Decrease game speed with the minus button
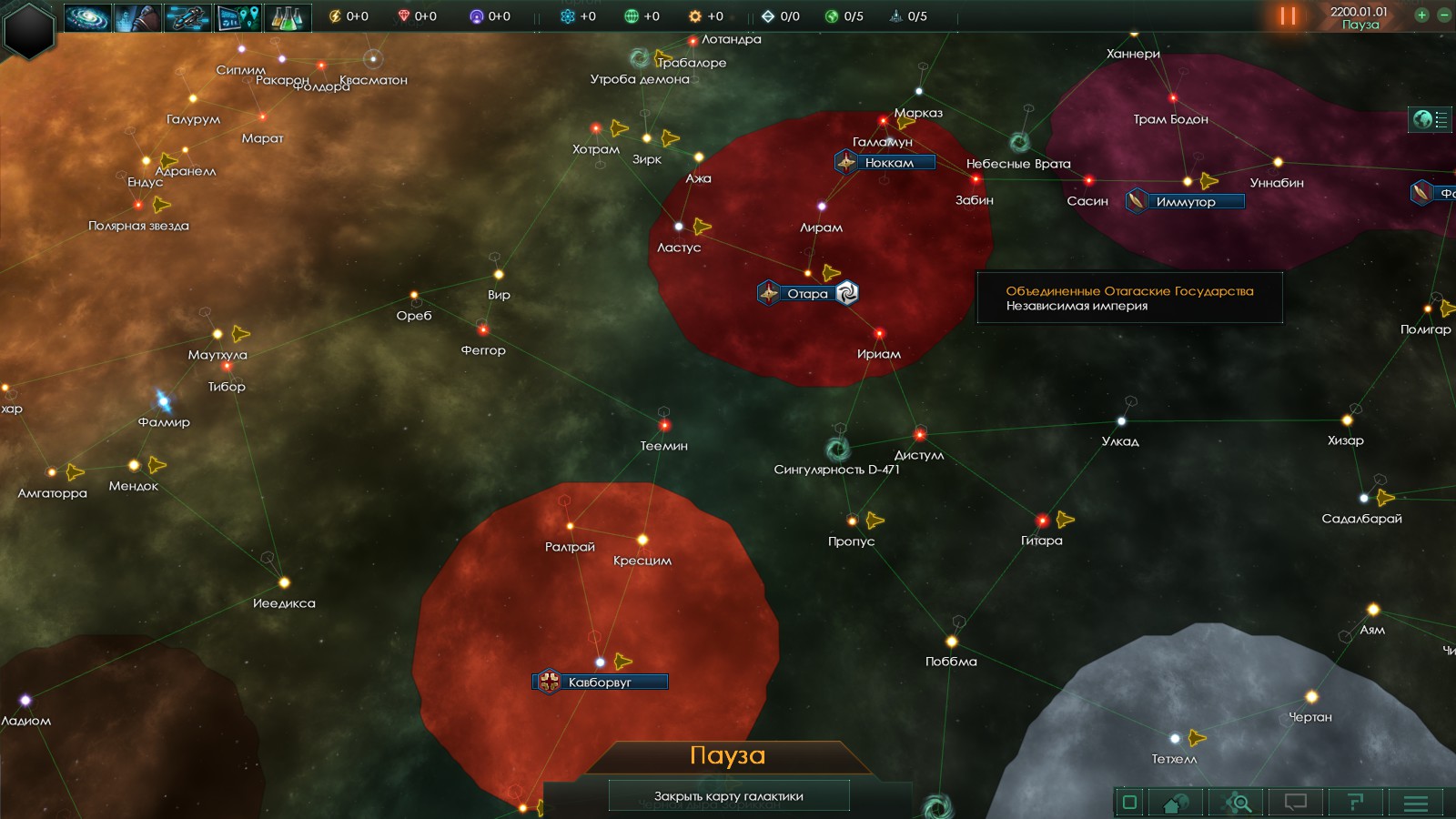Viewport: 1456px width, 819px height. click(x=1444, y=15)
